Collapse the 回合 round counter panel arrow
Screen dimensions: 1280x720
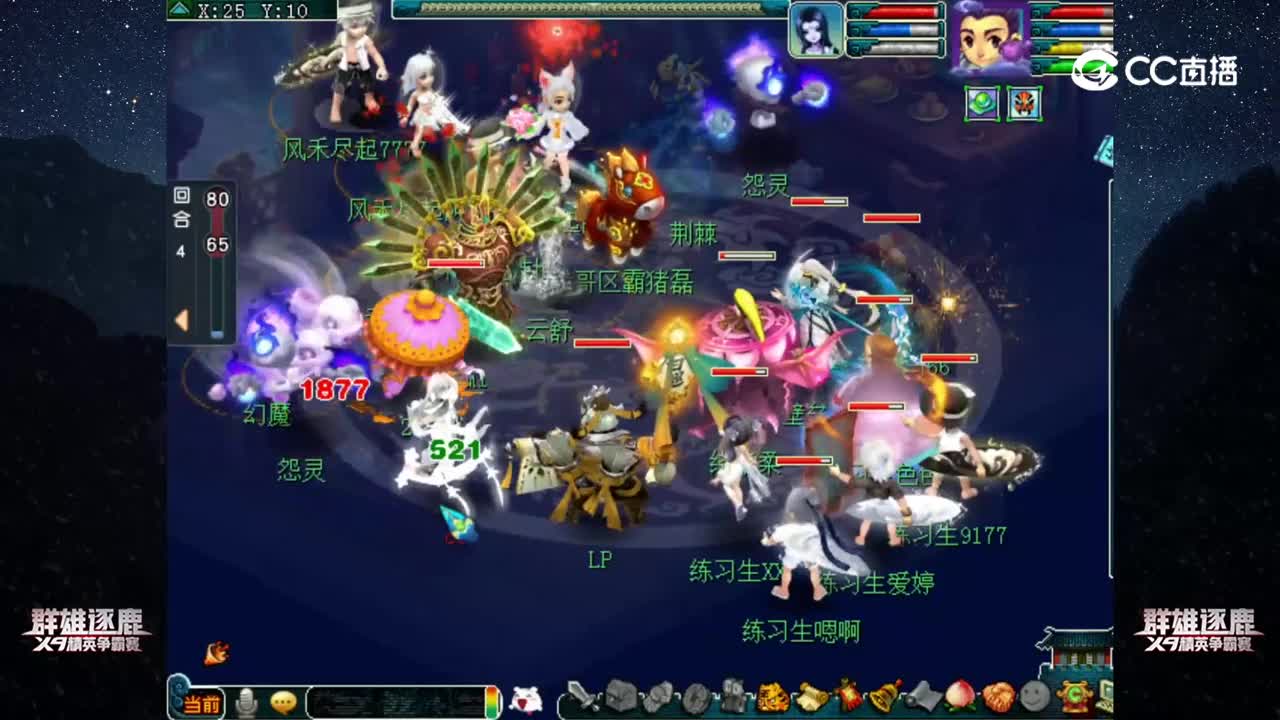[x=180, y=320]
